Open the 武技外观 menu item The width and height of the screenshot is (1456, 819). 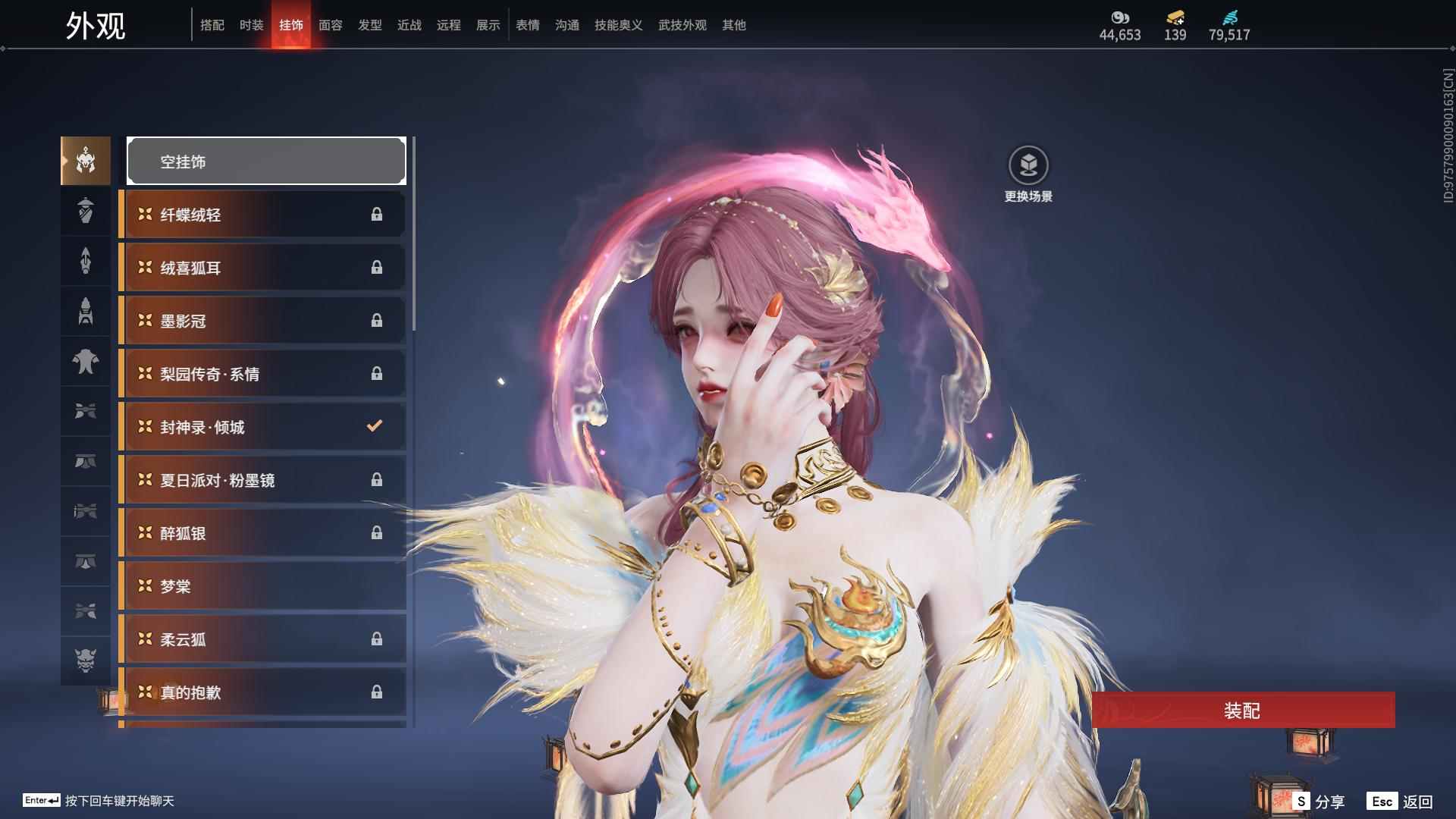[680, 24]
